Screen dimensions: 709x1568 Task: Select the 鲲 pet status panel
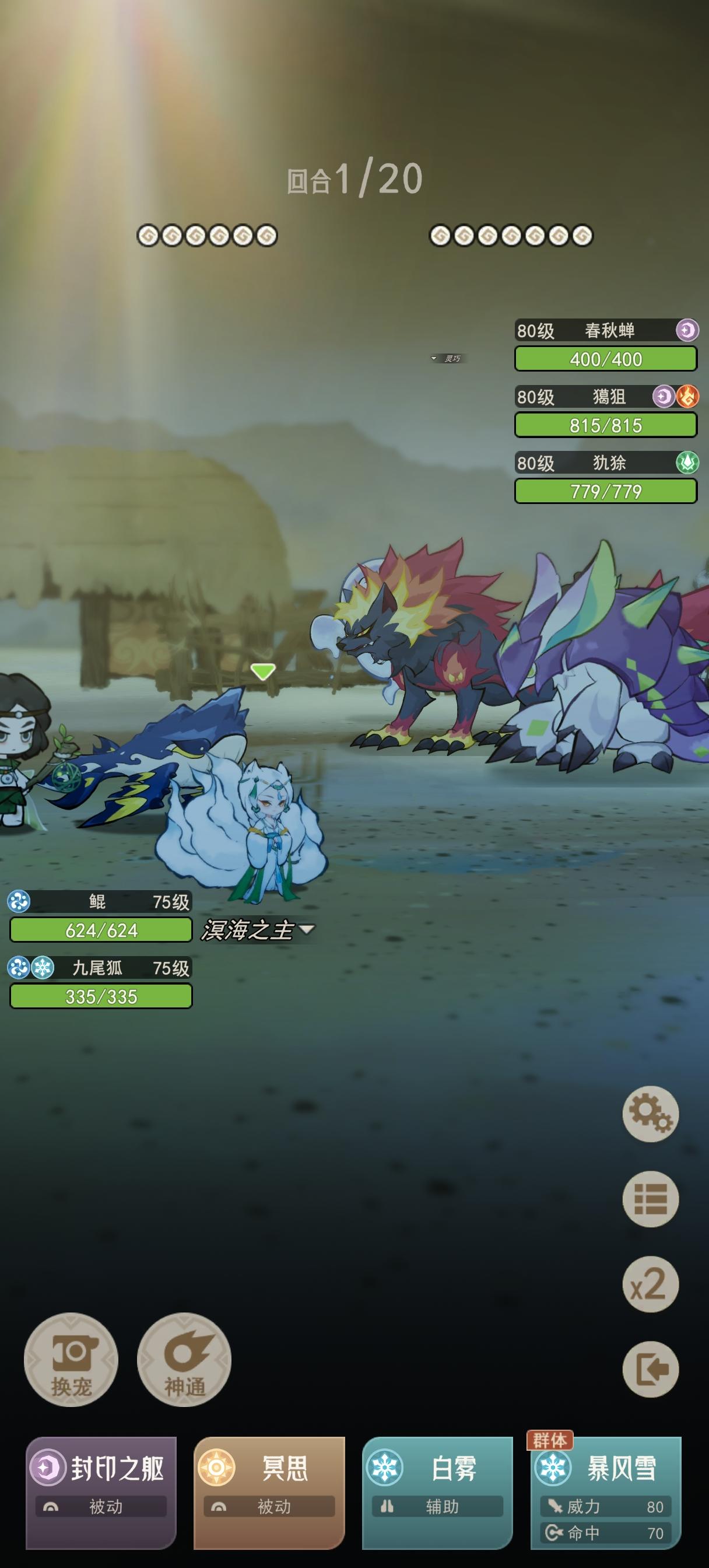[100, 916]
